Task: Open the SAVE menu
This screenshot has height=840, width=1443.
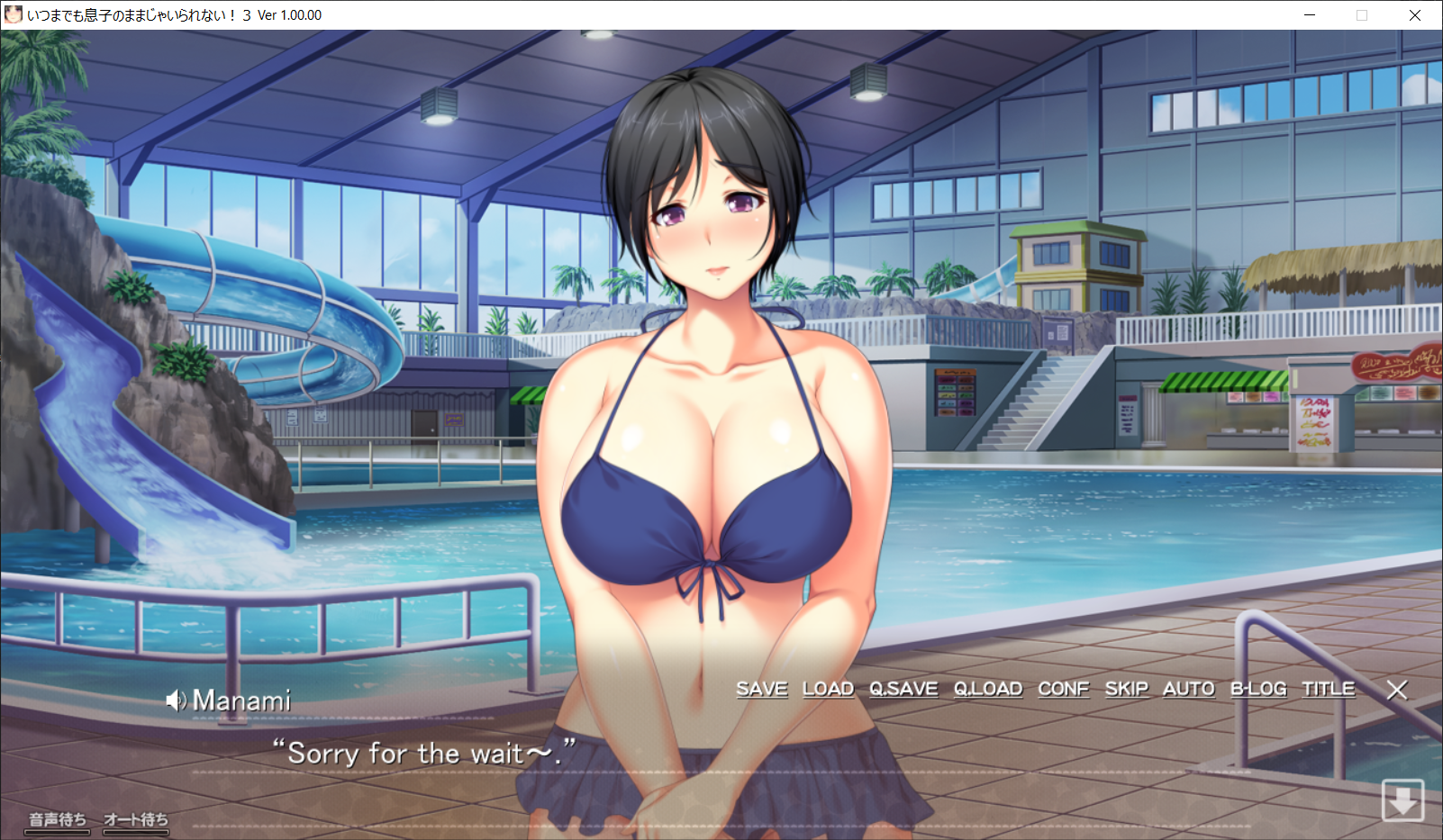Action: point(761,689)
